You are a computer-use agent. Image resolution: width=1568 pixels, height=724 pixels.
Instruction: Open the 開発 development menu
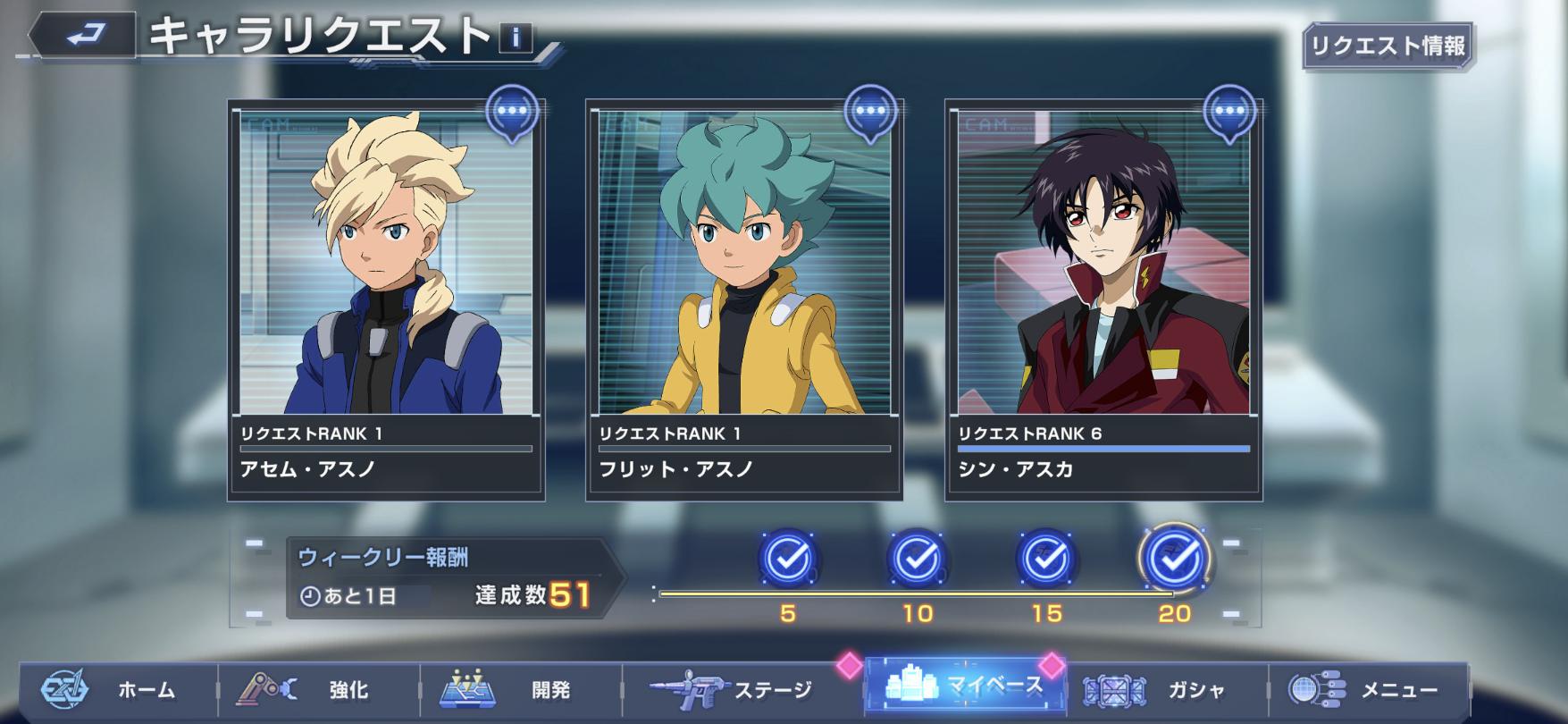click(x=521, y=690)
